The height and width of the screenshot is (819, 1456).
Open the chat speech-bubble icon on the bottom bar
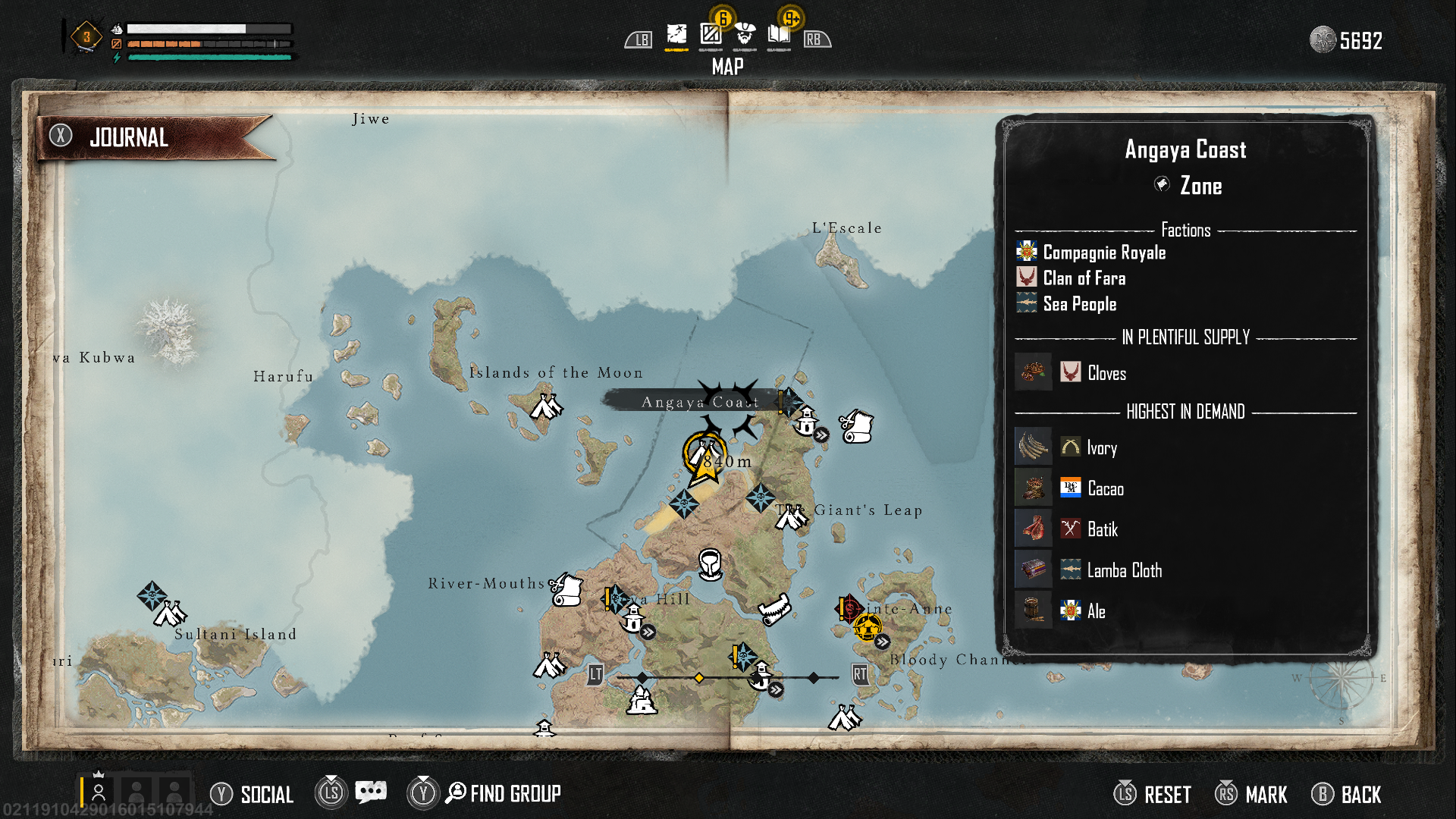click(x=370, y=792)
